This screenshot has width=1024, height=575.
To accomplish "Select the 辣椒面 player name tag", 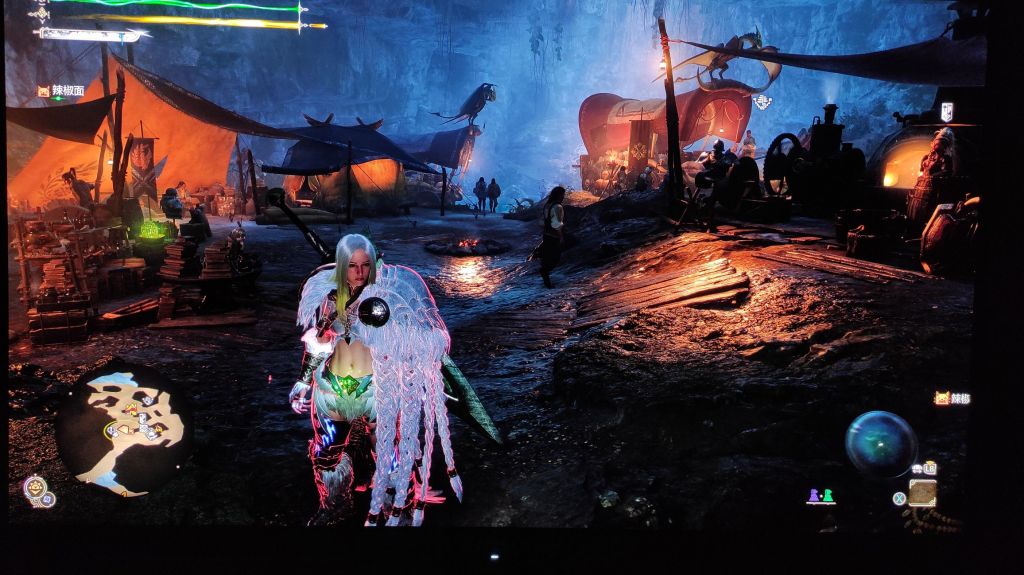I will click(x=61, y=91).
